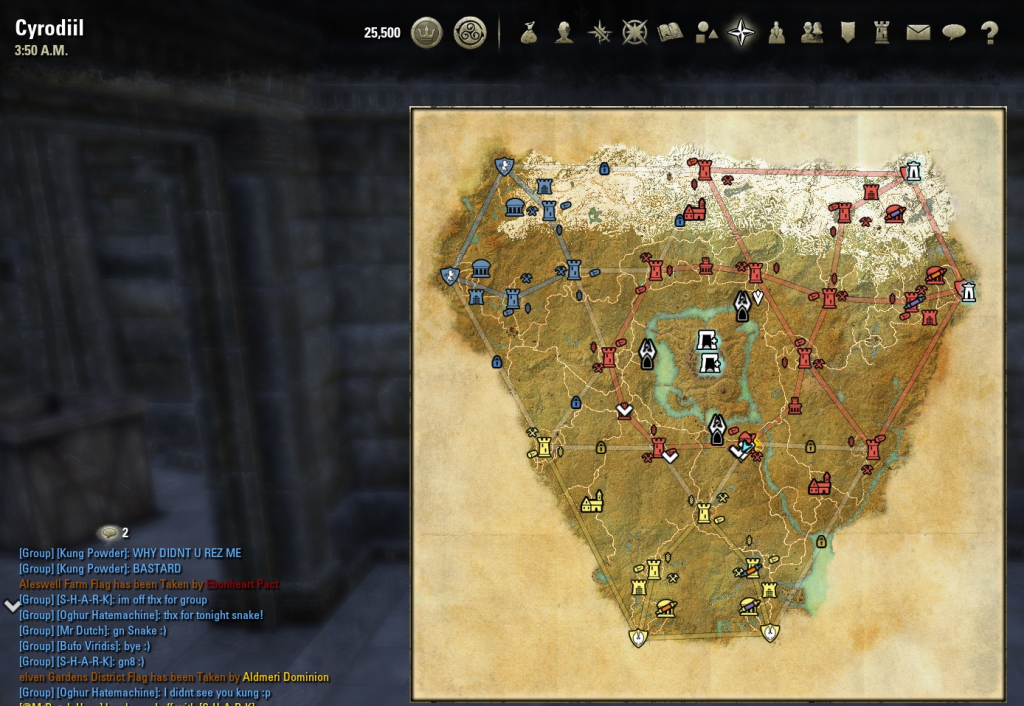Open the Guilds banner icon
Screen dimensions: 1024x706
(847, 33)
